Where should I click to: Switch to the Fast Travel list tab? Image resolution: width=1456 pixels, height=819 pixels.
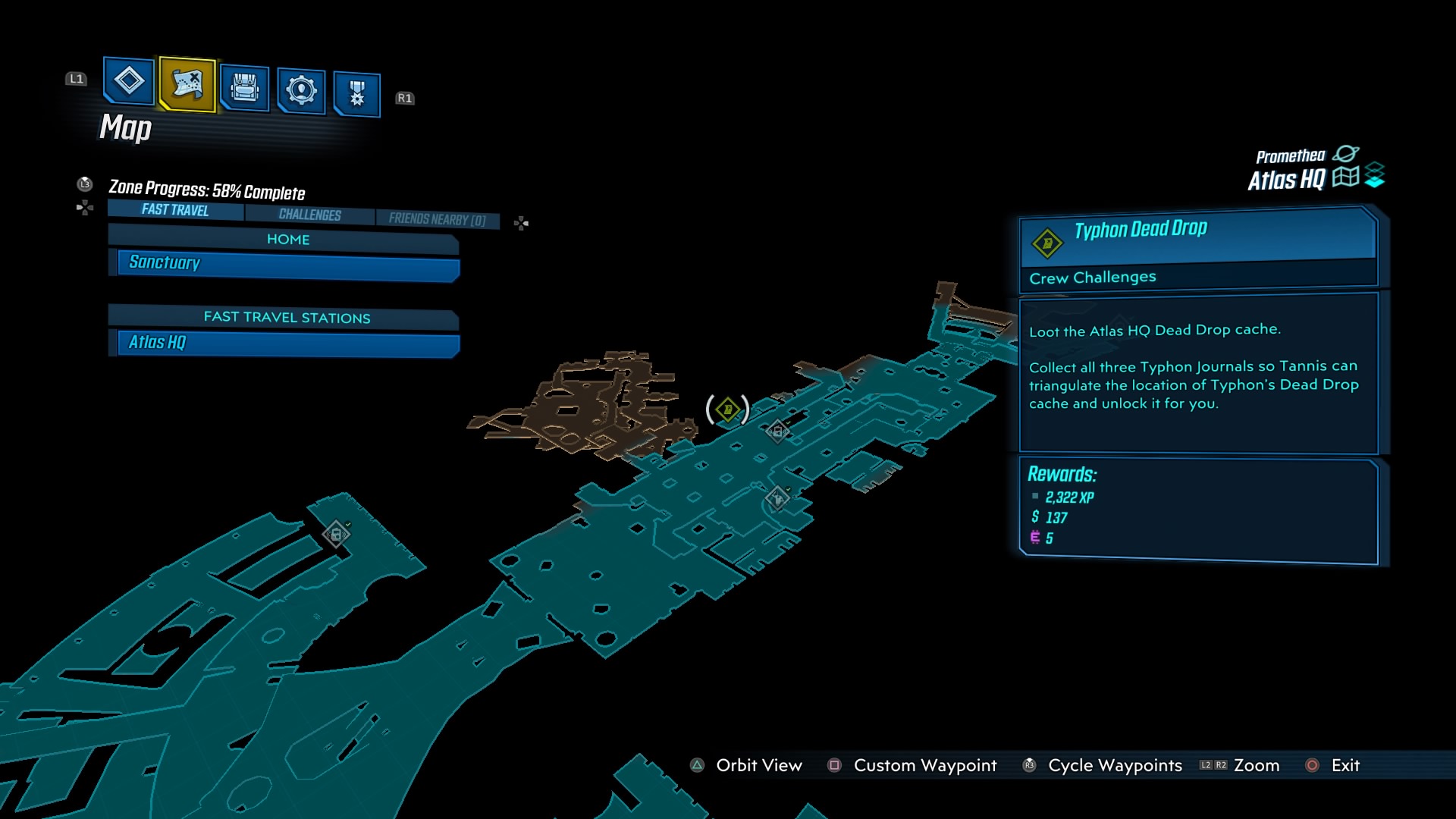click(x=175, y=210)
